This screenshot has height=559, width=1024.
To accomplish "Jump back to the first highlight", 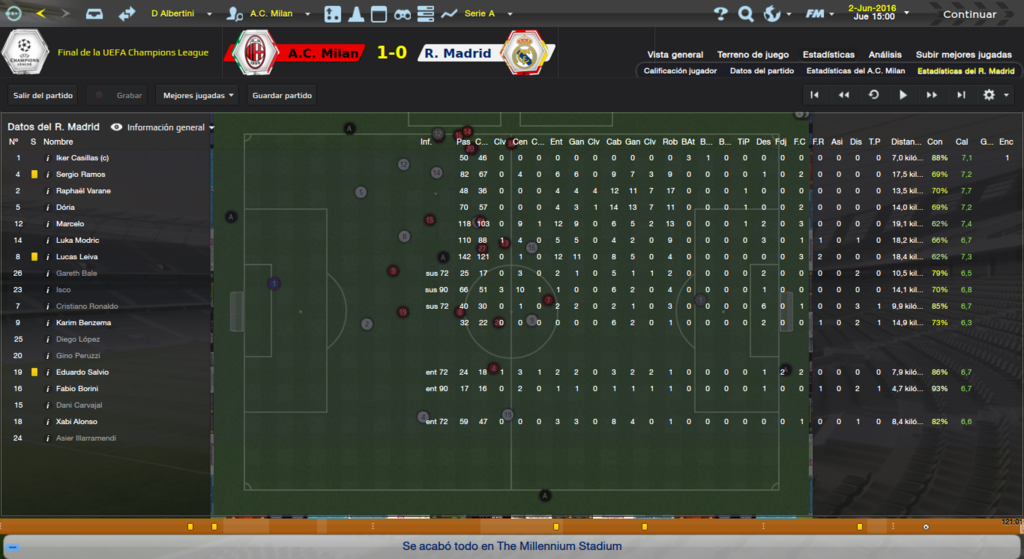I will pyautogui.click(x=815, y=95).
